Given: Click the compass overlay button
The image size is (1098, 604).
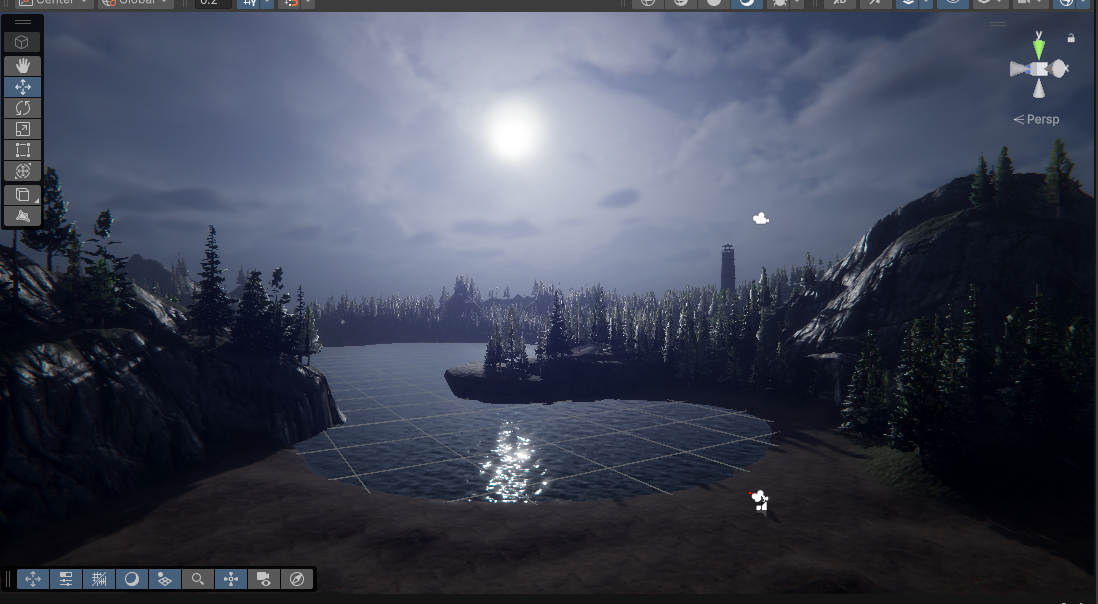Looking at the screenshot, I should 297,579.
